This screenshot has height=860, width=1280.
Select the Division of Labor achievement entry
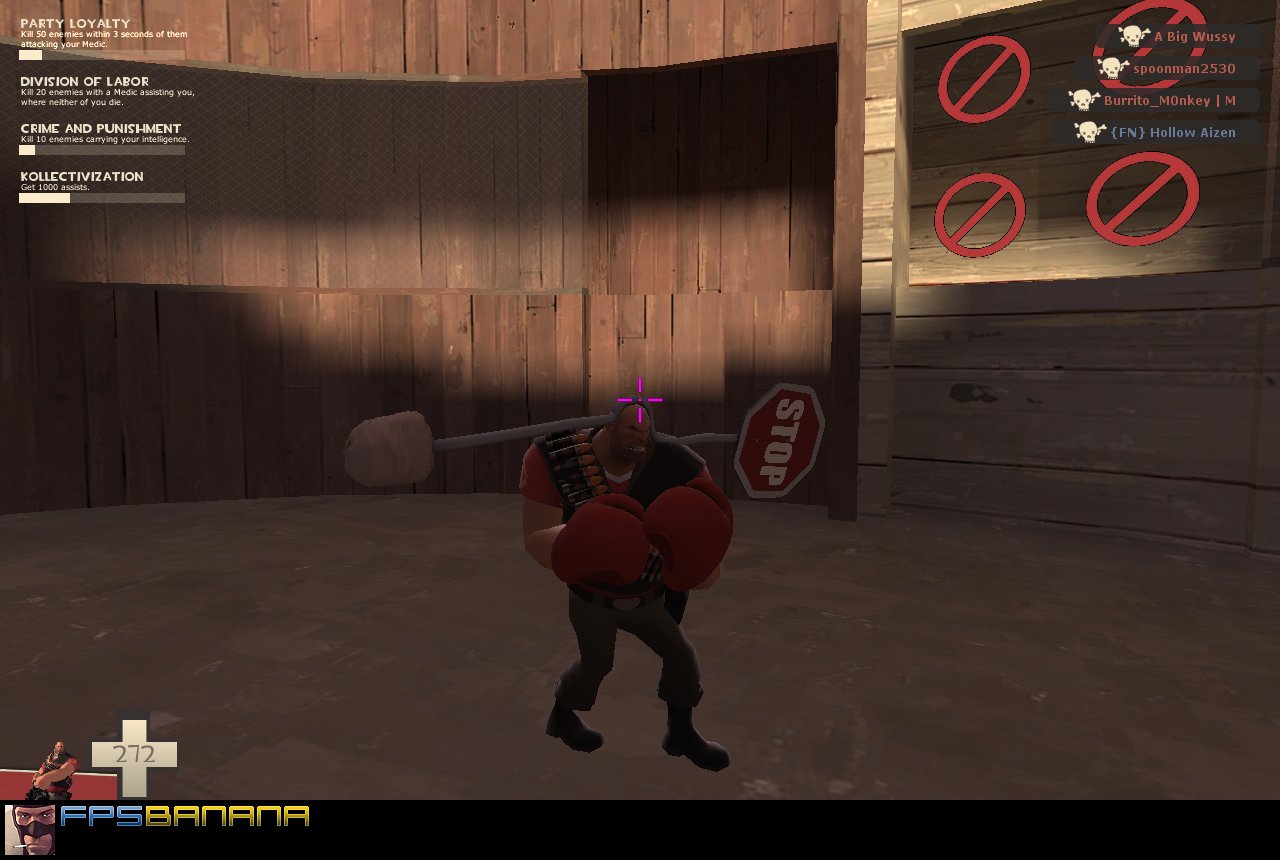click(85, 82)
